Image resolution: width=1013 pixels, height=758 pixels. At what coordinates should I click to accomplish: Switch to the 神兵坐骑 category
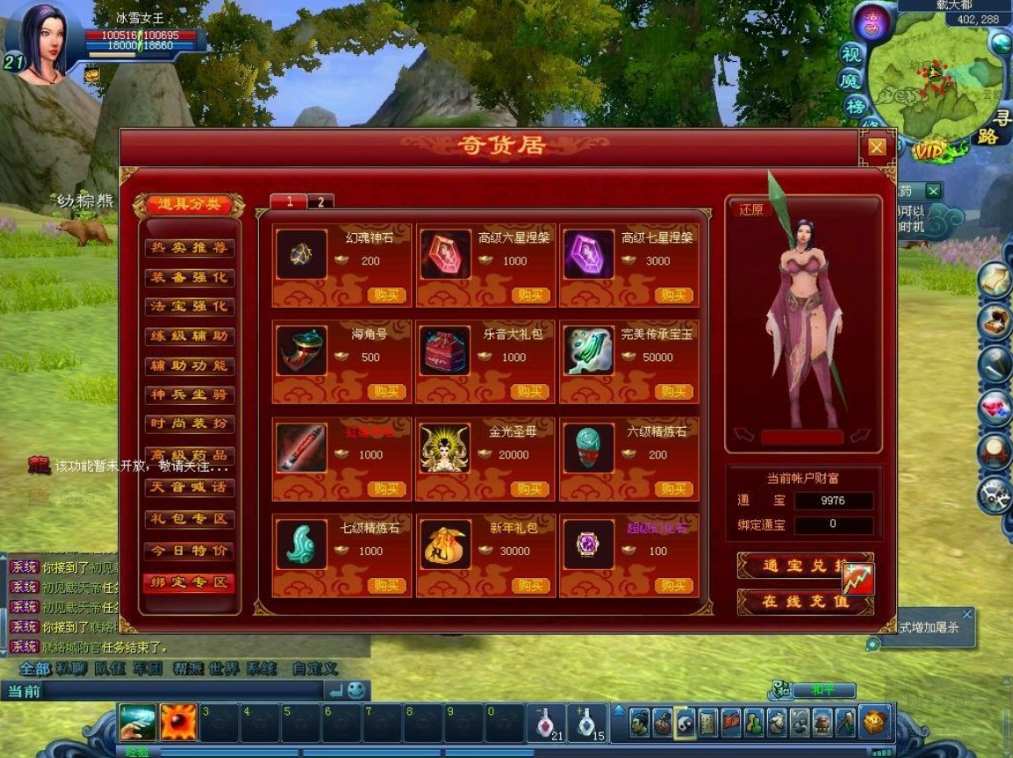pyautogui.click(x=189, y=395)
